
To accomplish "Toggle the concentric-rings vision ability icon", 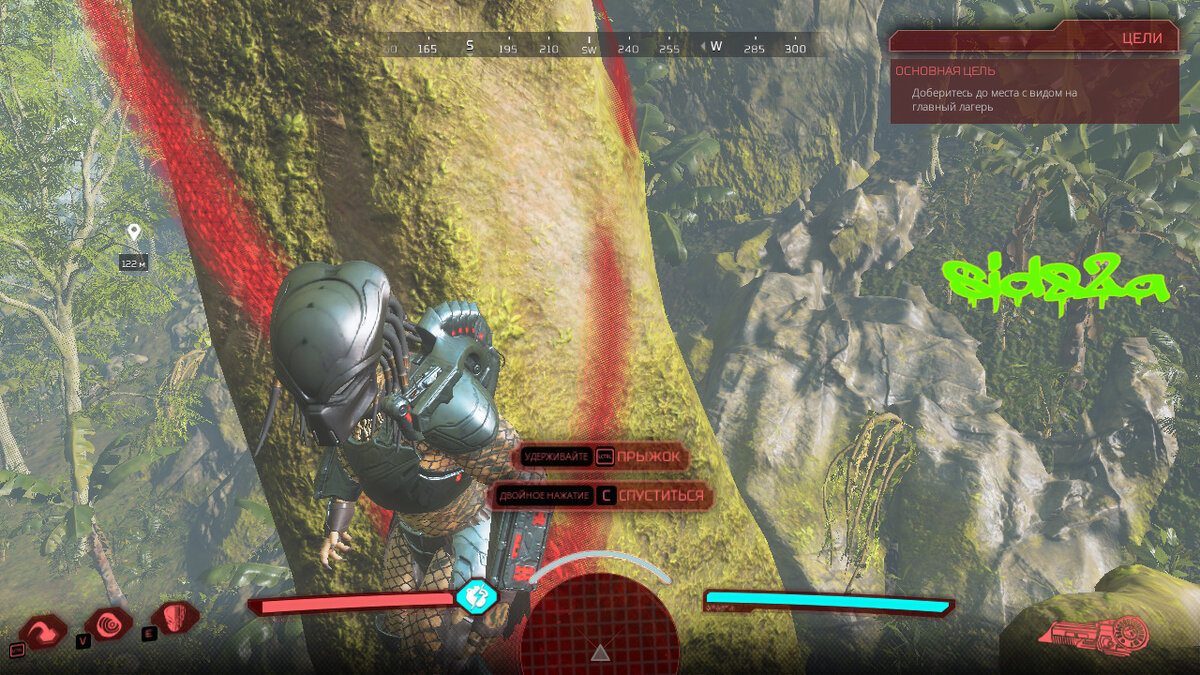I will [109, 625].
